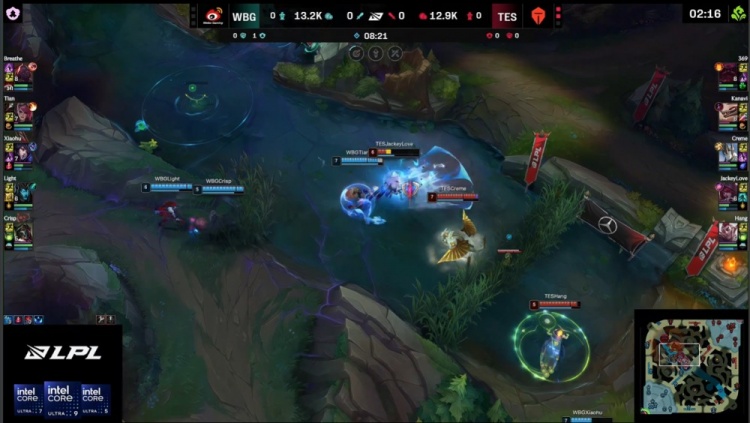Select Light's champion portrait
This screenshot has height=423, width=750.
click(22, 192)
